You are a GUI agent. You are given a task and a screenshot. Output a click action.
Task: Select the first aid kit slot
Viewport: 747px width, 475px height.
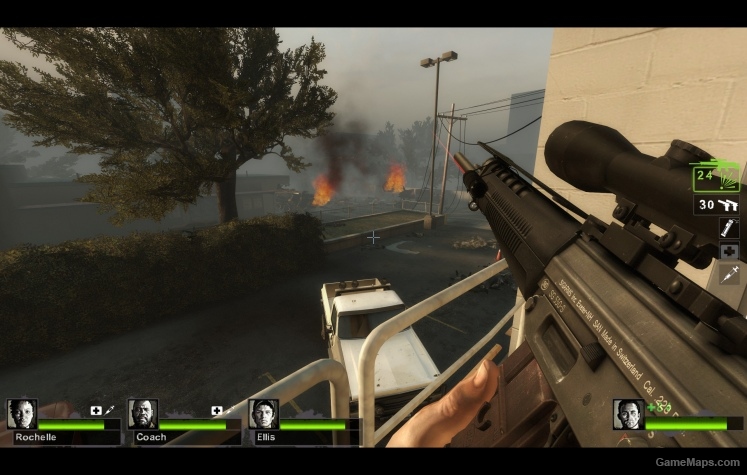[729, 251]
